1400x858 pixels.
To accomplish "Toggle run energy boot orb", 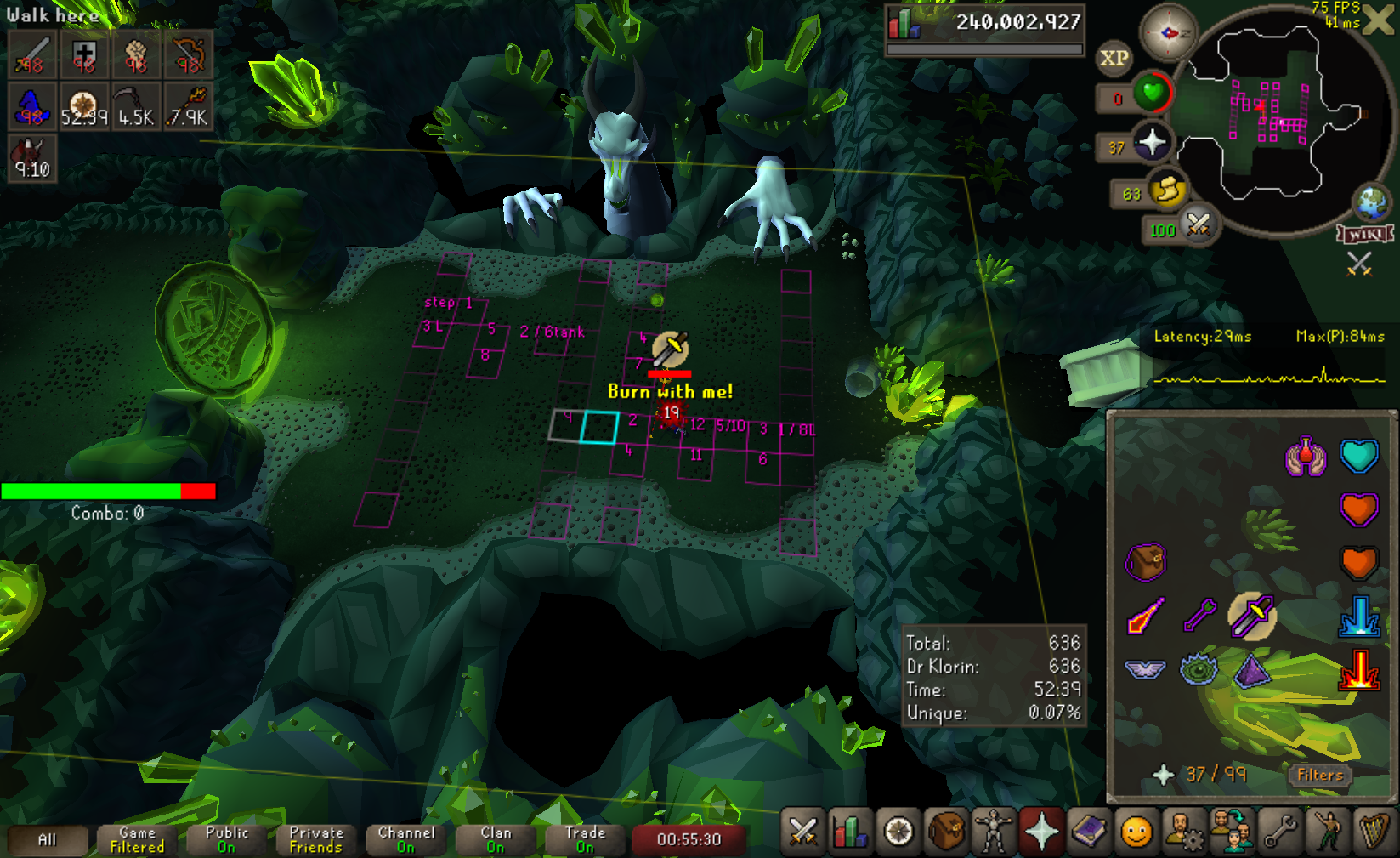I will coord(1168,190).
